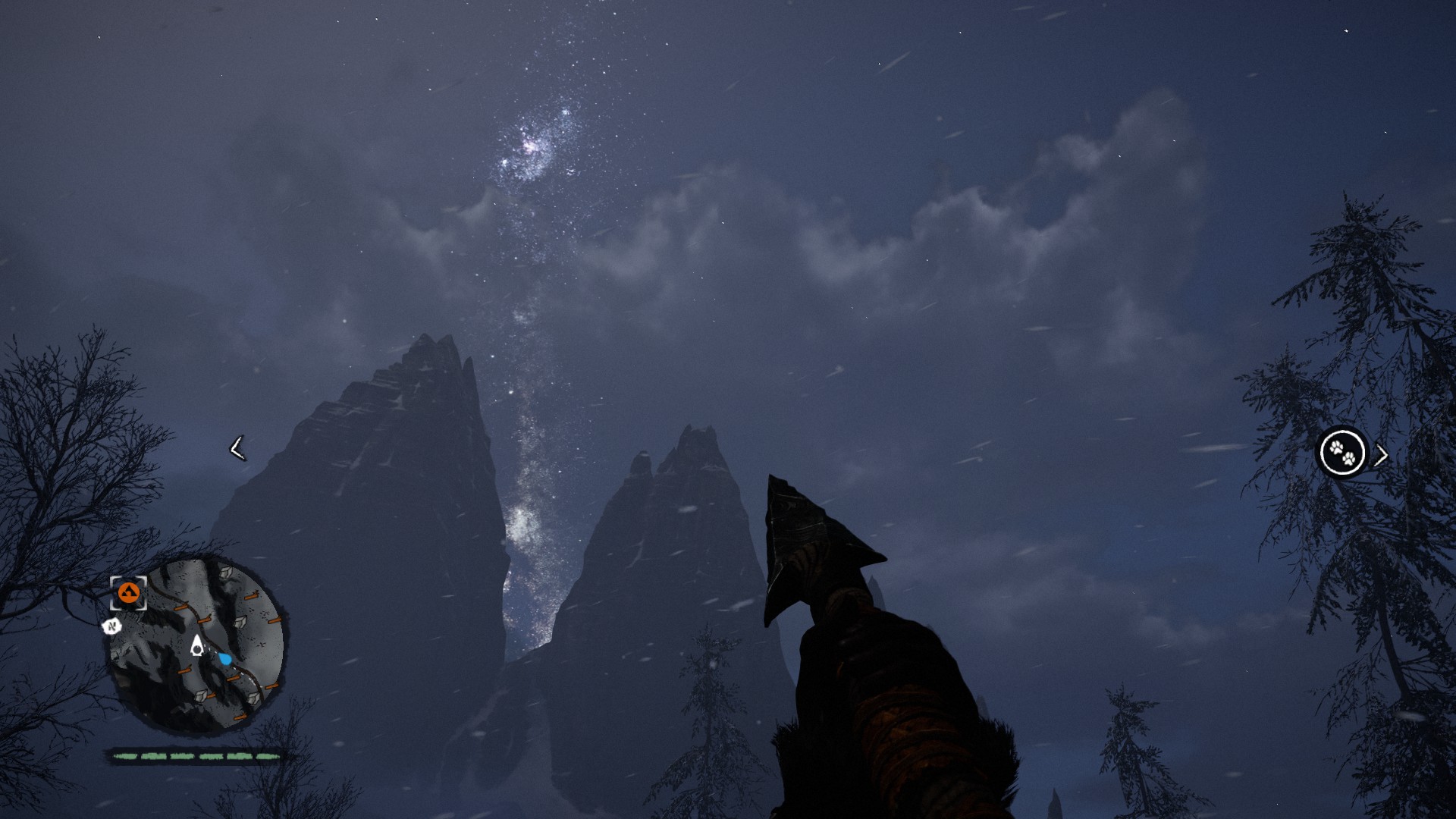Activate the paw prints beast icon
1456x819 pixels.
click(1342, 453)
